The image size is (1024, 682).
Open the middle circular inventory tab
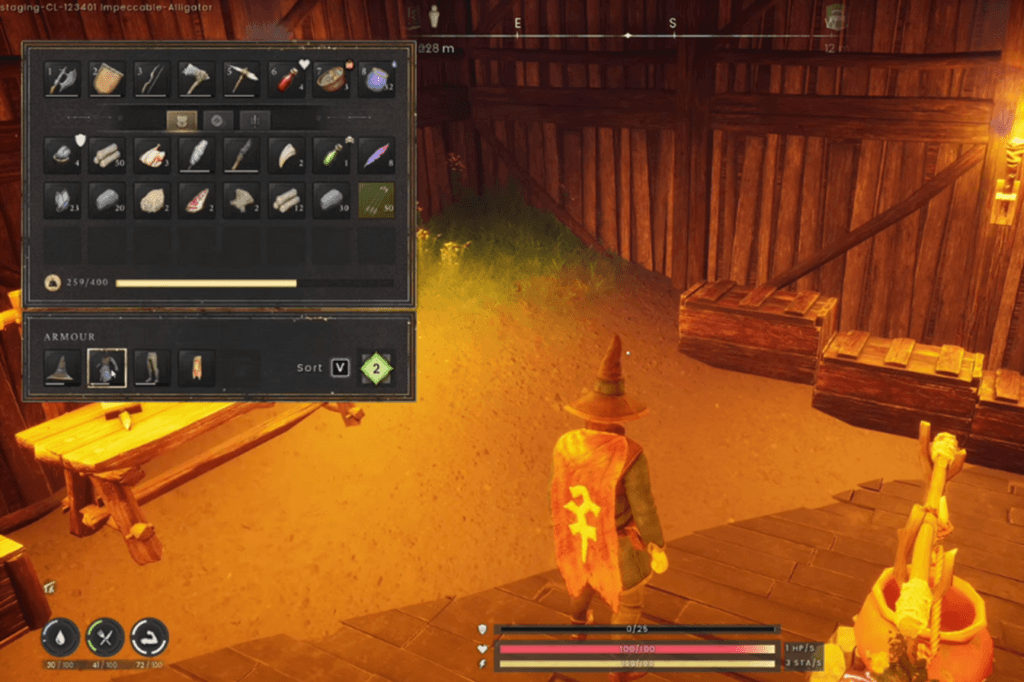(218, 121)
